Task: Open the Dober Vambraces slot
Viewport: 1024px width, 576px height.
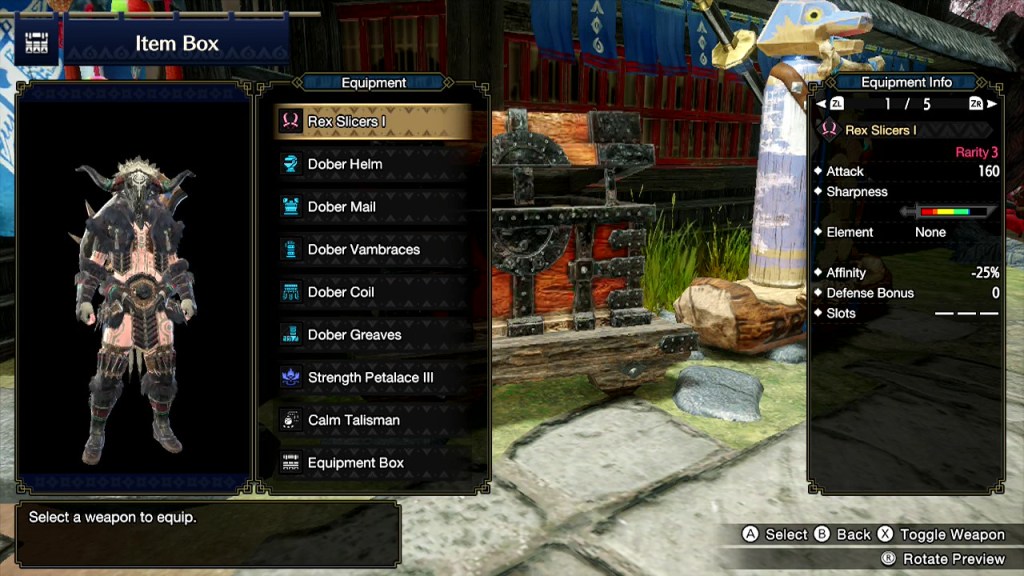Action: [x=372, y=250]
